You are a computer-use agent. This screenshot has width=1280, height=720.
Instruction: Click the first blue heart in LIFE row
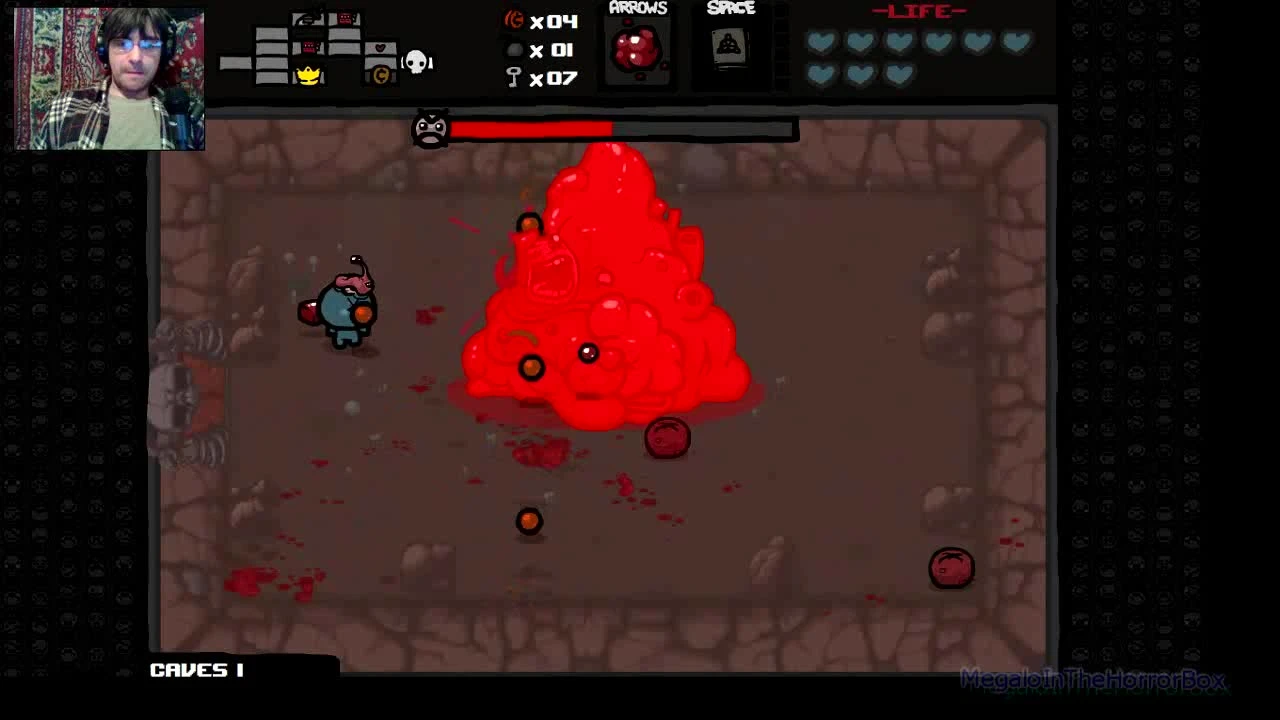click(x=820, y=40)
